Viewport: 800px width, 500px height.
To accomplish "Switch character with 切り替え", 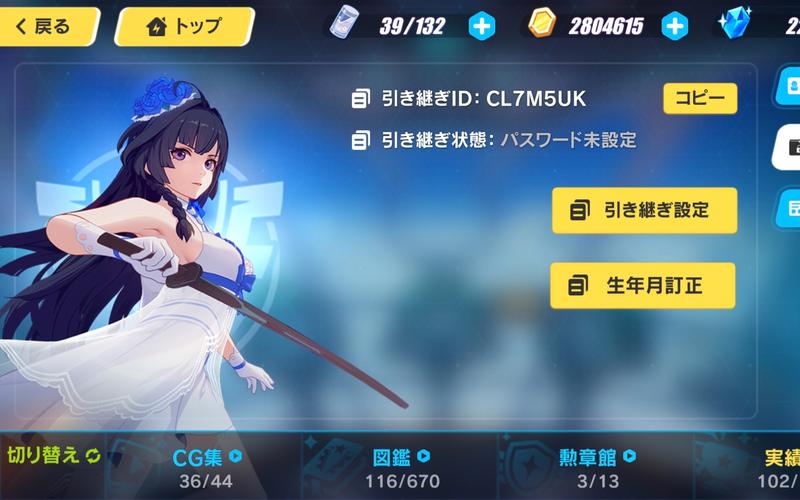I will (x=54, y=457).
